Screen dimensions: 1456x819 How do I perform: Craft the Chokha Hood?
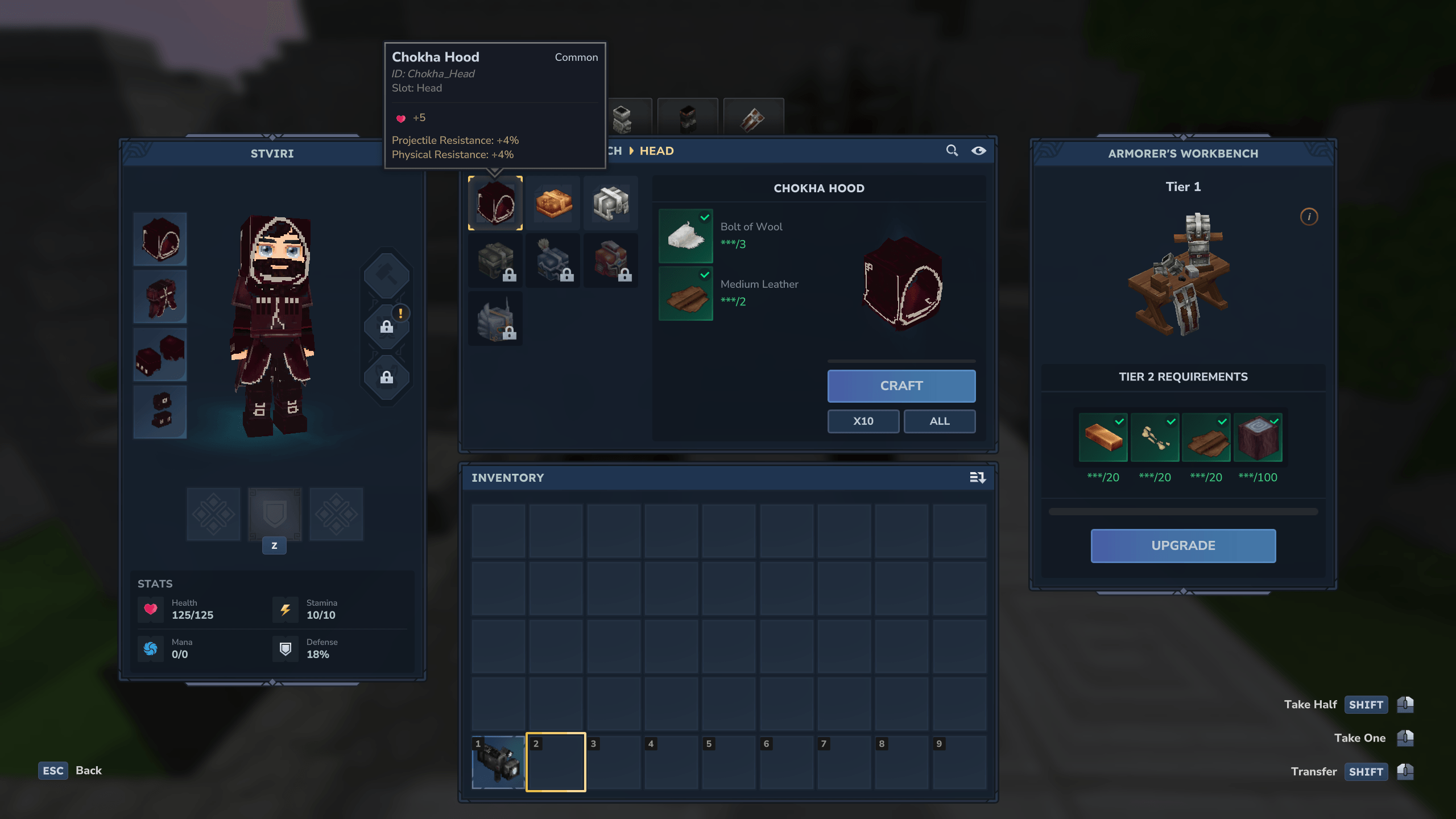click(901, 386)
